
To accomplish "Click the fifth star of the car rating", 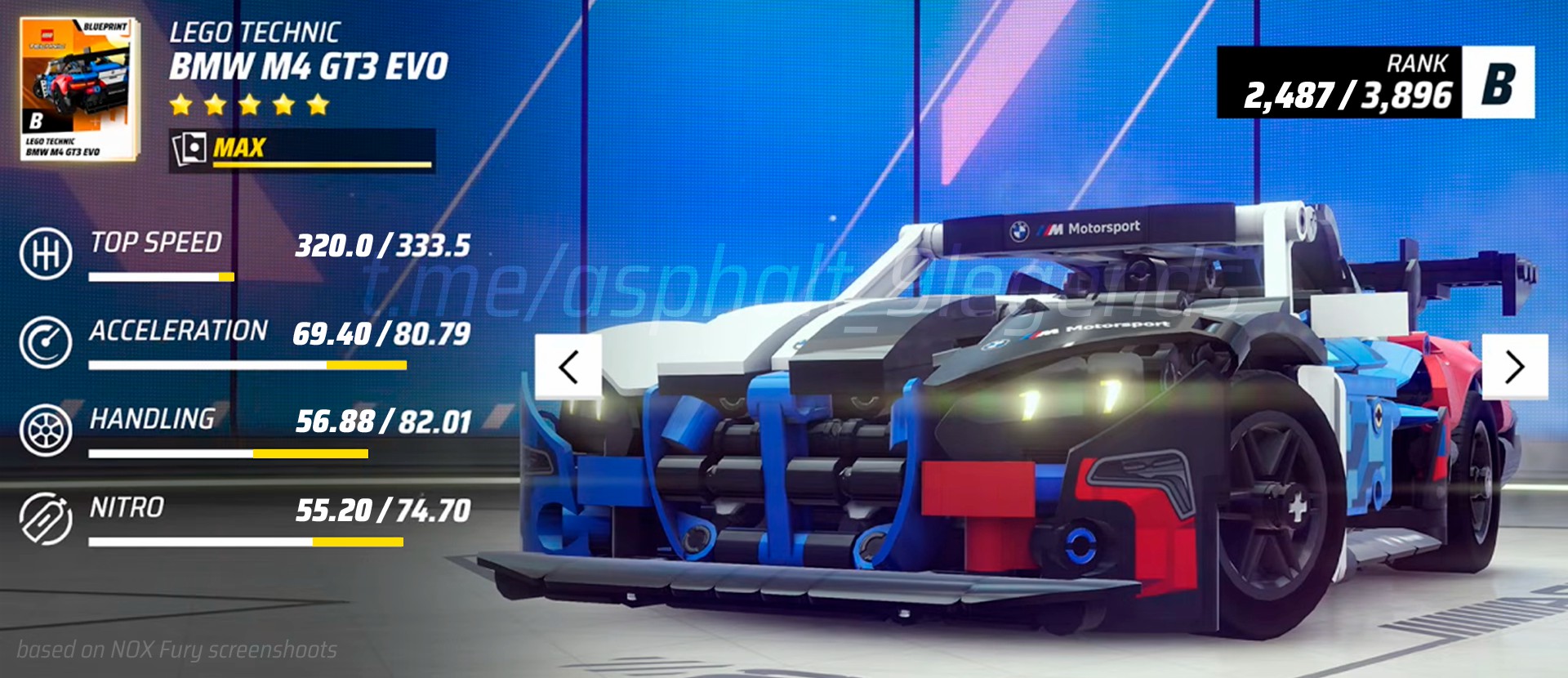I will pos(317,105).
